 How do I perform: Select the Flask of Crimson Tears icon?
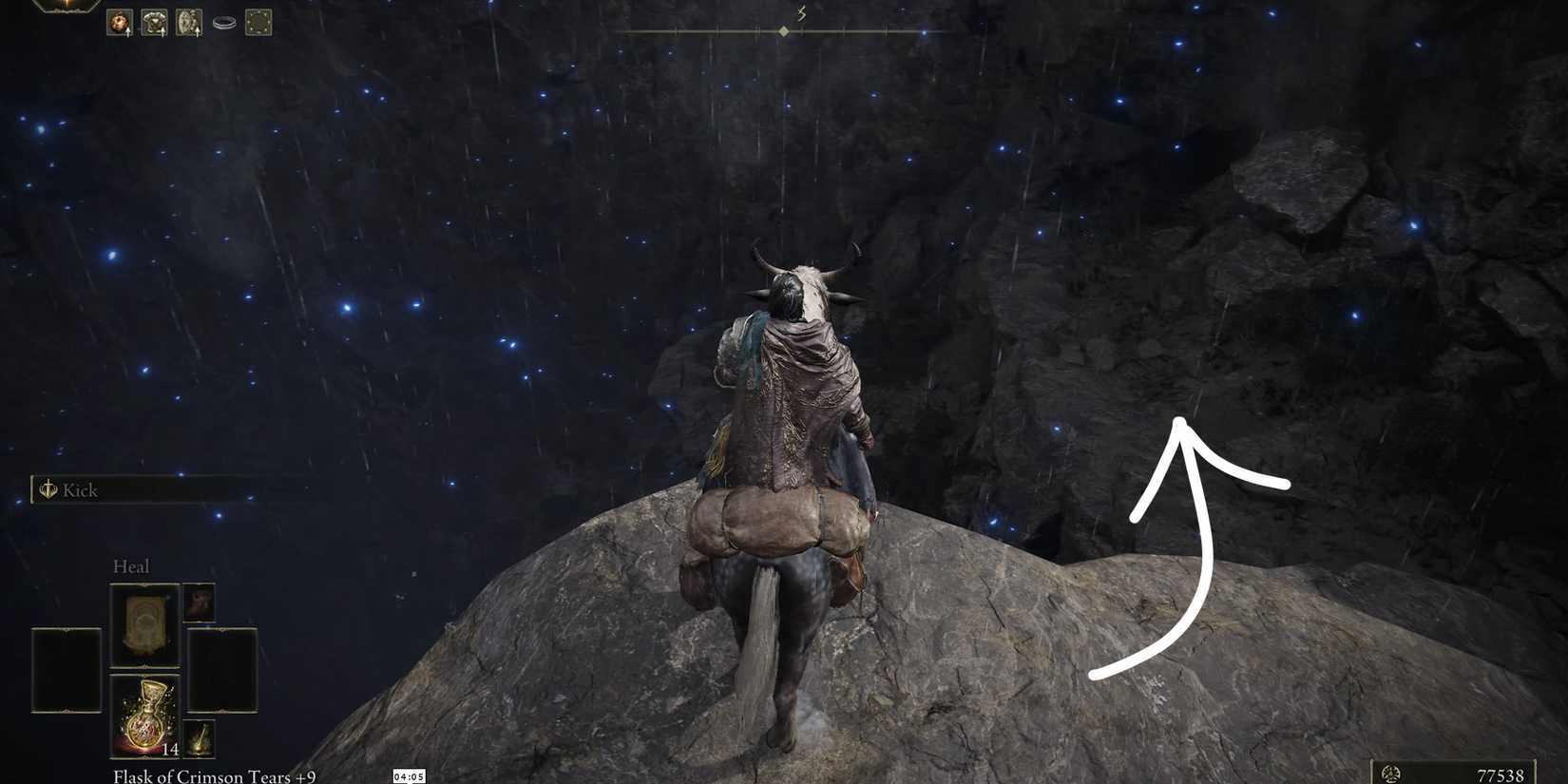[x=145, y=713]
